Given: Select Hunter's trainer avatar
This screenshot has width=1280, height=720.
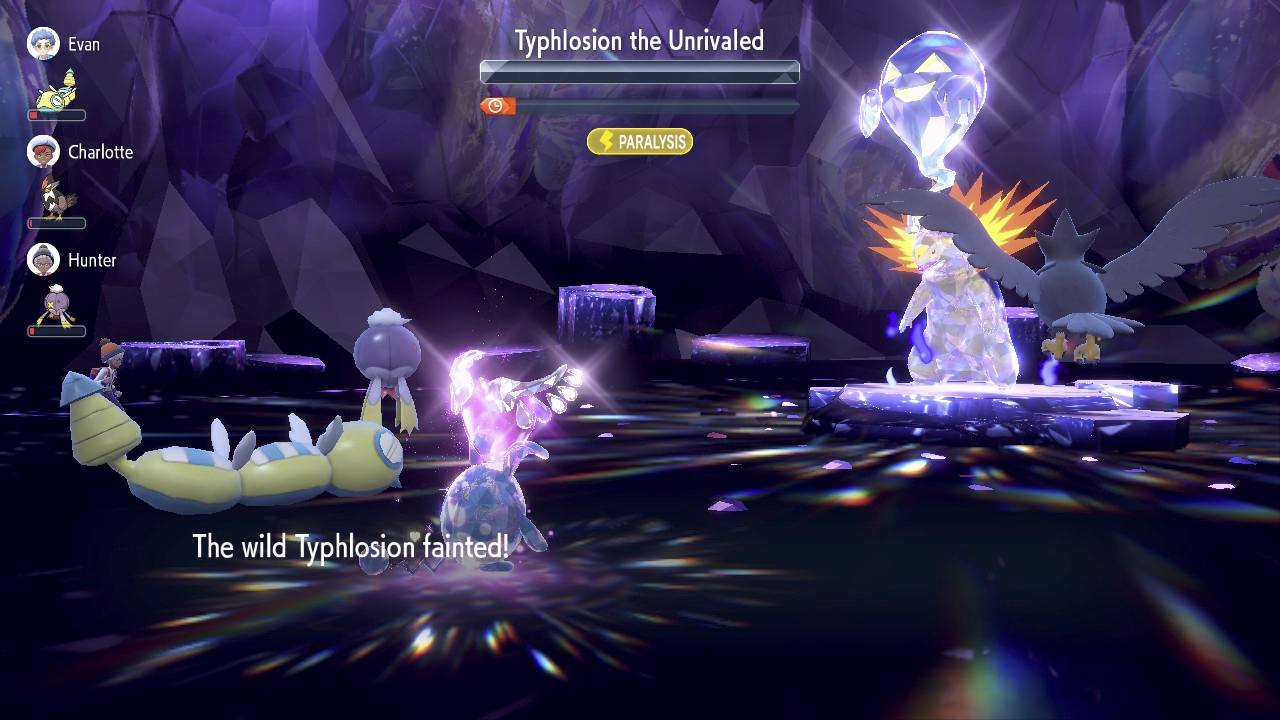Looking at the screenshot, I should (x=43, y=260).
